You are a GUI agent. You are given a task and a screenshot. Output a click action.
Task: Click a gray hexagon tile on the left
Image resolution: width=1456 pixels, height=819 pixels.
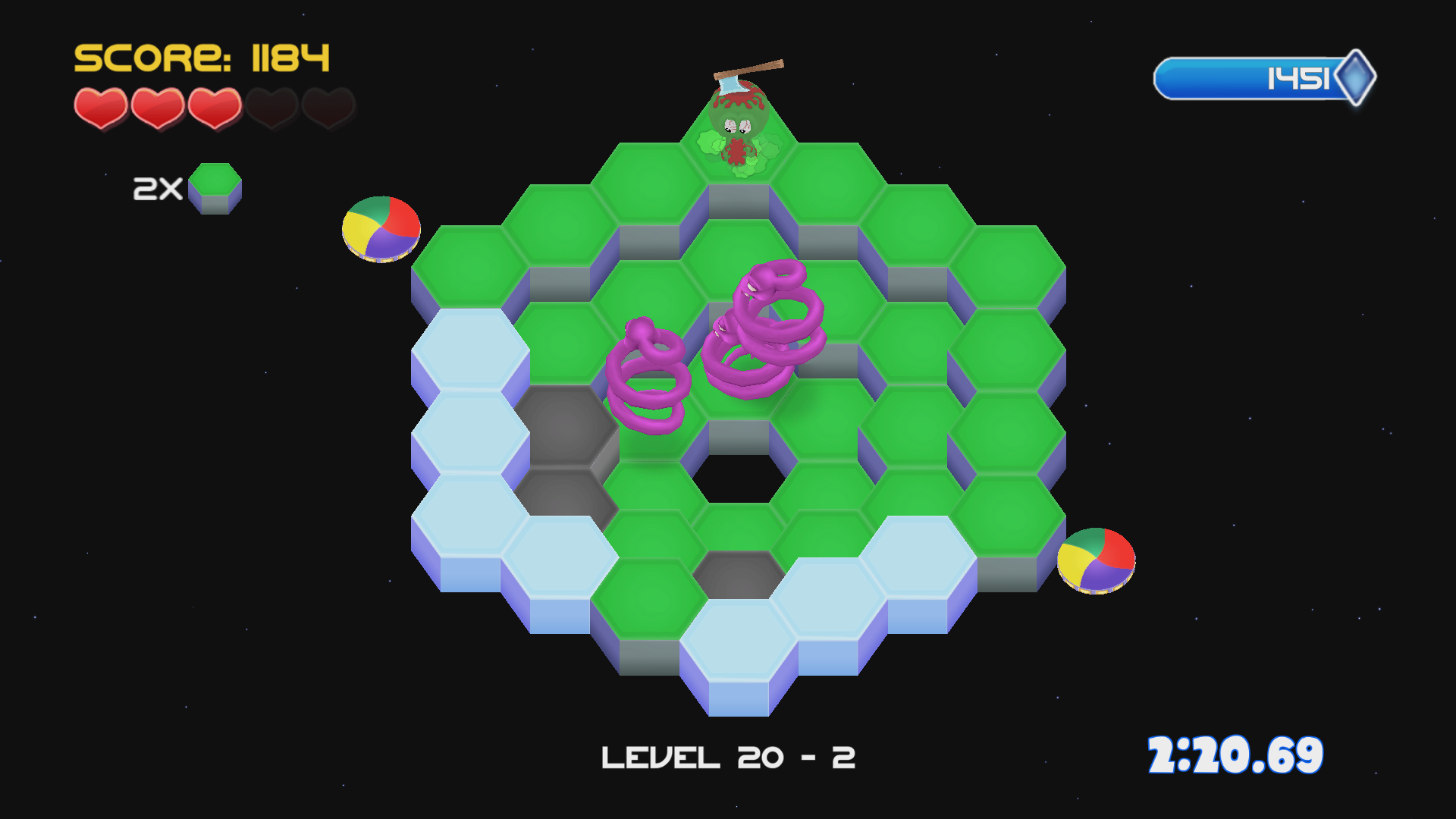coord(565,425)
